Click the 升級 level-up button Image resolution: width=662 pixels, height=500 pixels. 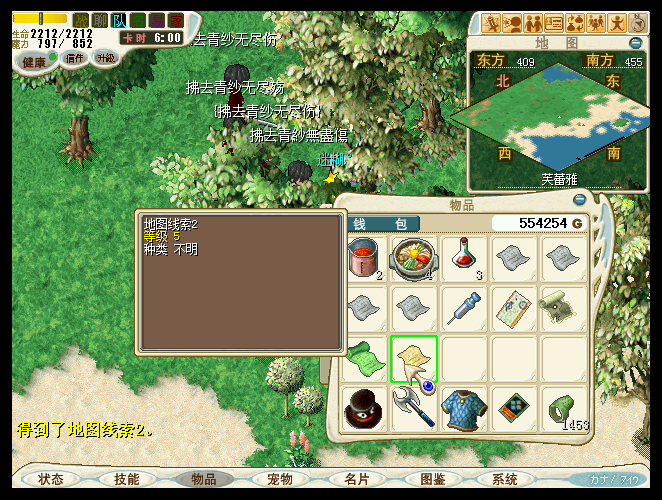pyautogui.click(x=105, y=58)
